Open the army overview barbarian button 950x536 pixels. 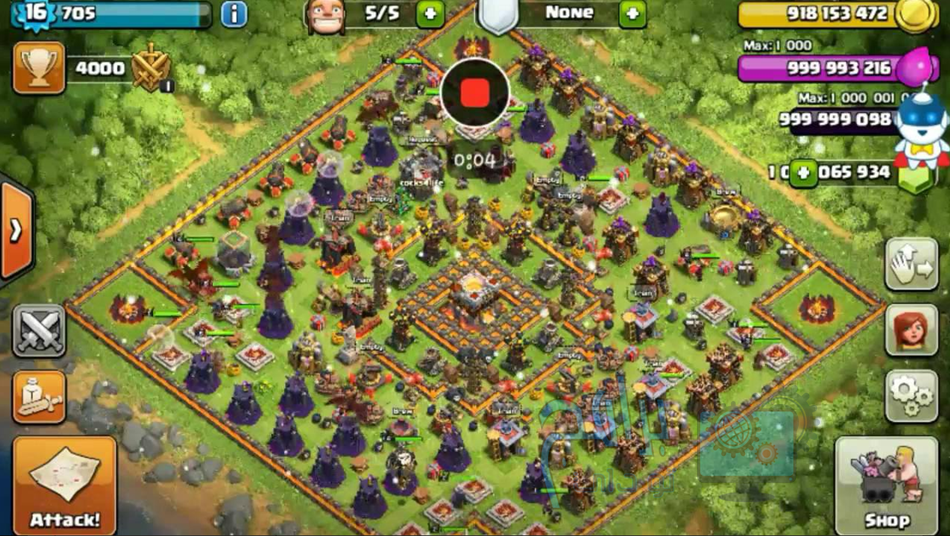click(x=39, y=397)
